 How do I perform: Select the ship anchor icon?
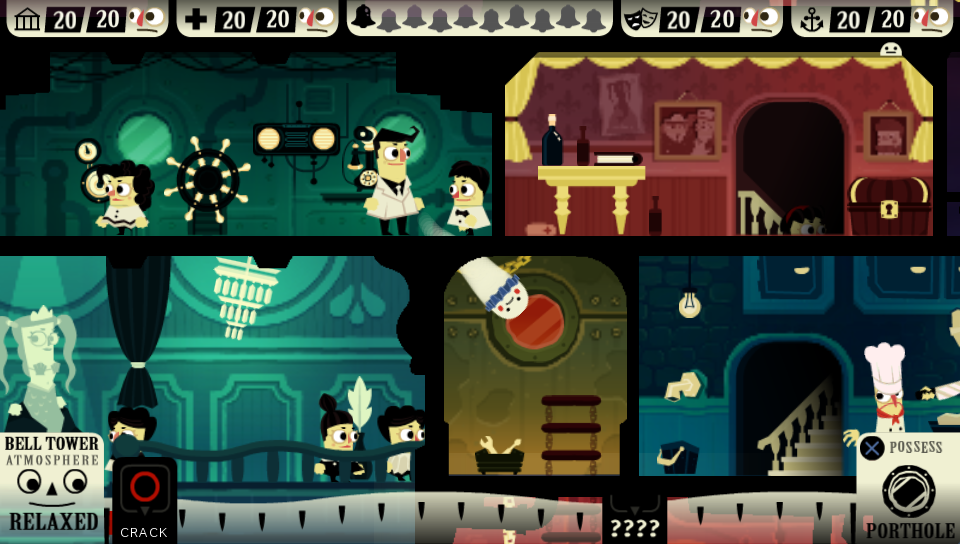[811, 19]
